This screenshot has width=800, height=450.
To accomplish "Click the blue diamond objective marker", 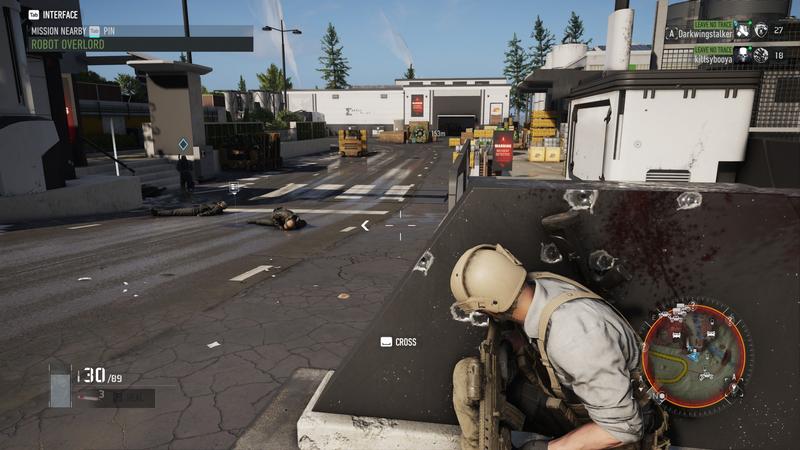I will pos(183,145).
